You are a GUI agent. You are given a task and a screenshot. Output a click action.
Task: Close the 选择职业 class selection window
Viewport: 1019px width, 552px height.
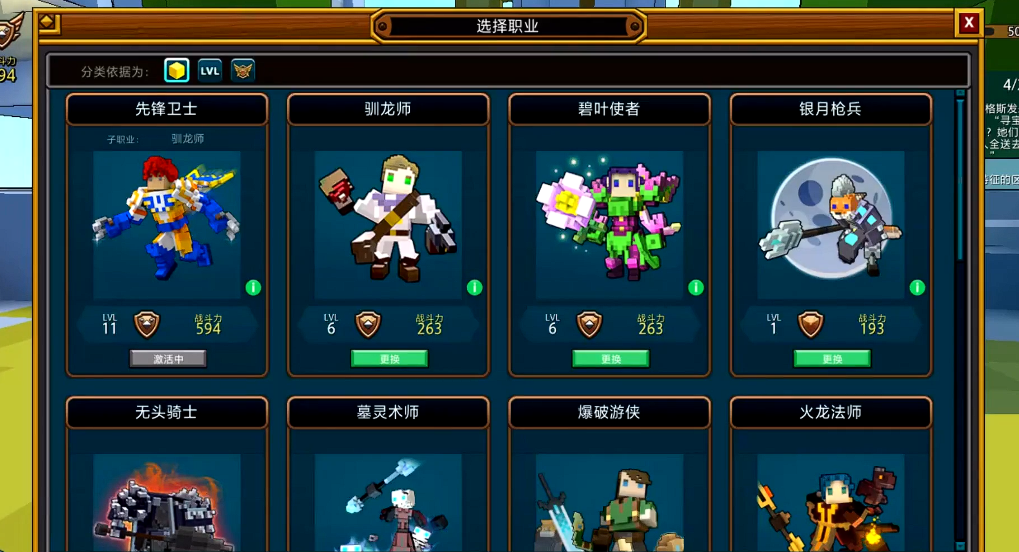[968, 22]
